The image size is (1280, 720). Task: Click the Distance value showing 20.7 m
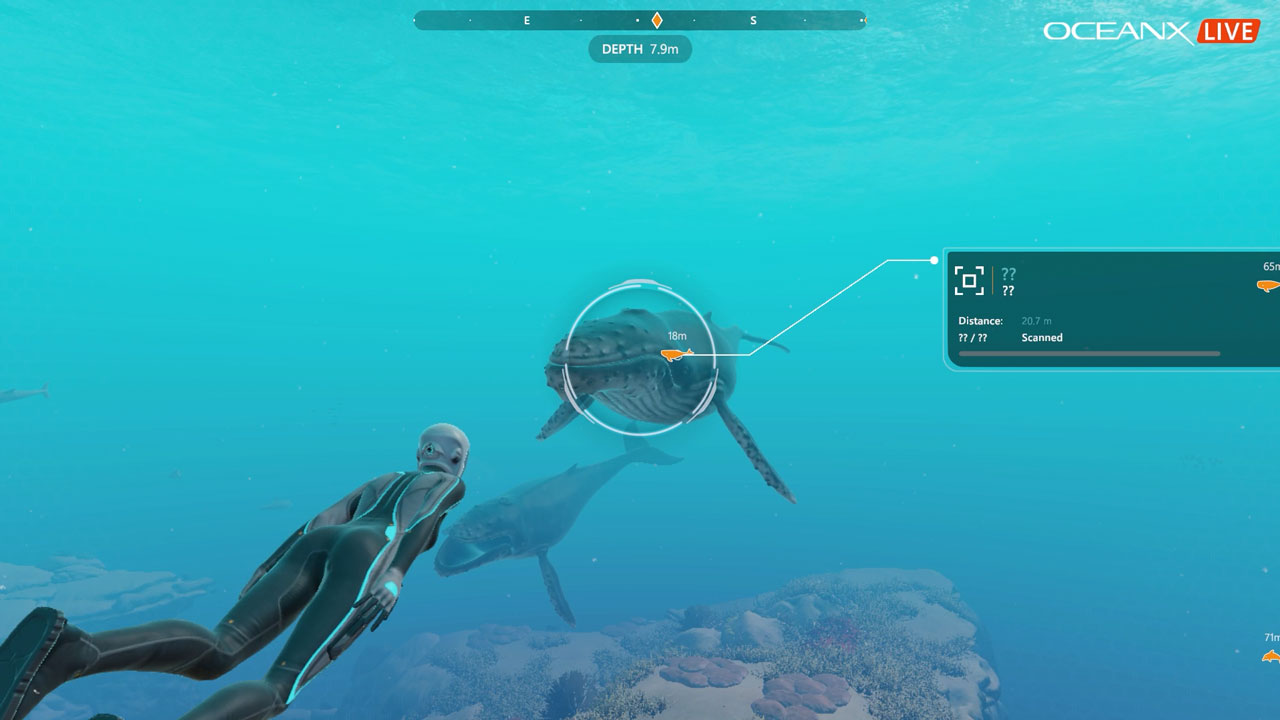click(x=1035, y=320)
